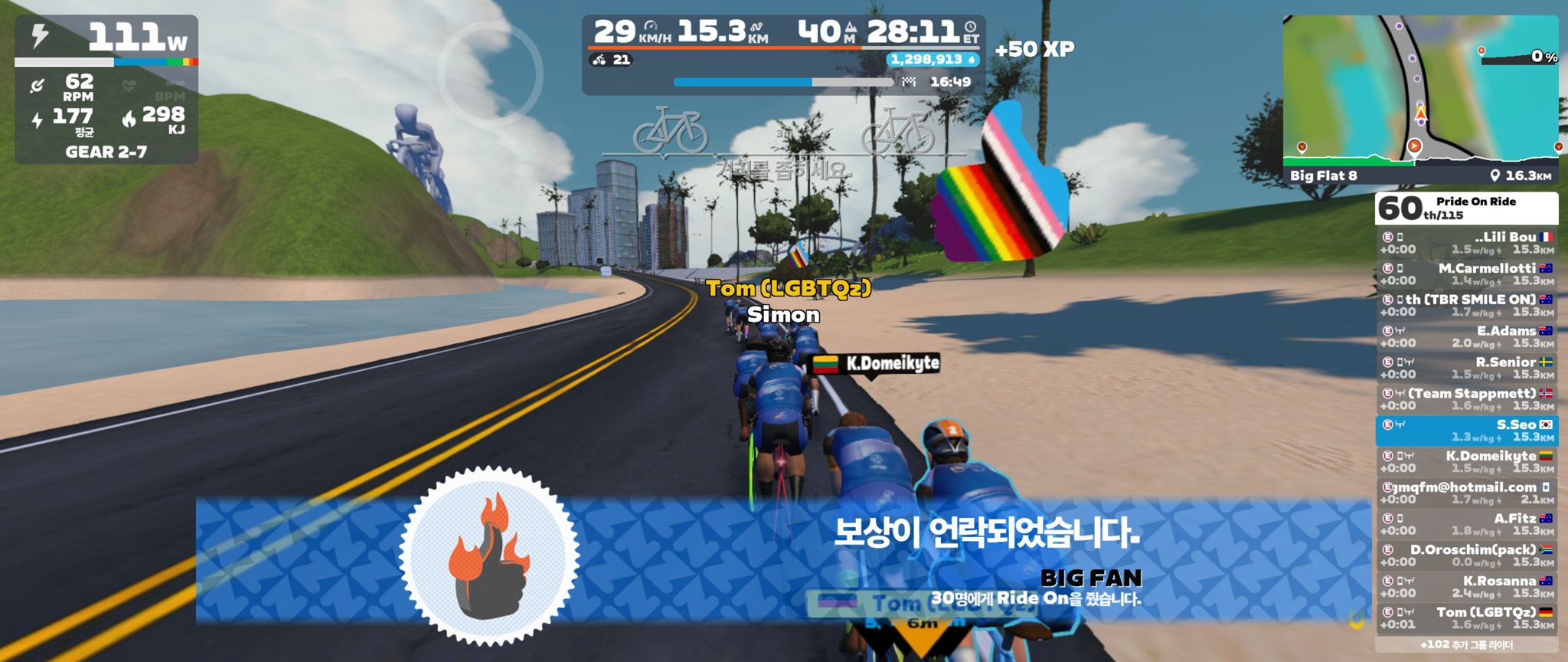Pick K.Rosanna in the nearby riders
Viewport: 1568px width, 662px height.
[x=1466, y=587]
